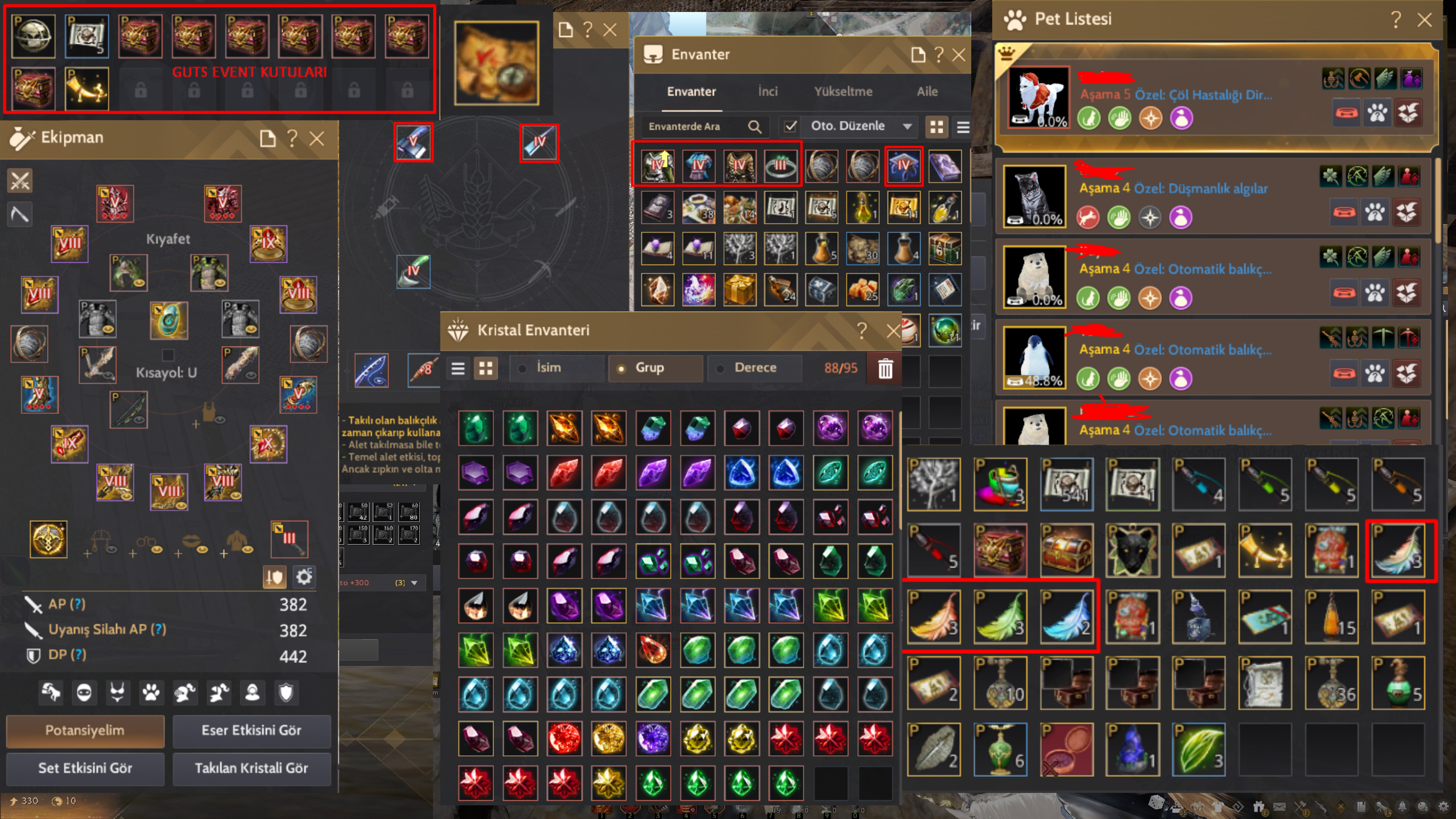The image size is (1456, 819).
Task: Show set effects with Set Etkisini Gör
Action: pyautogui.click(x=85, y=768)
